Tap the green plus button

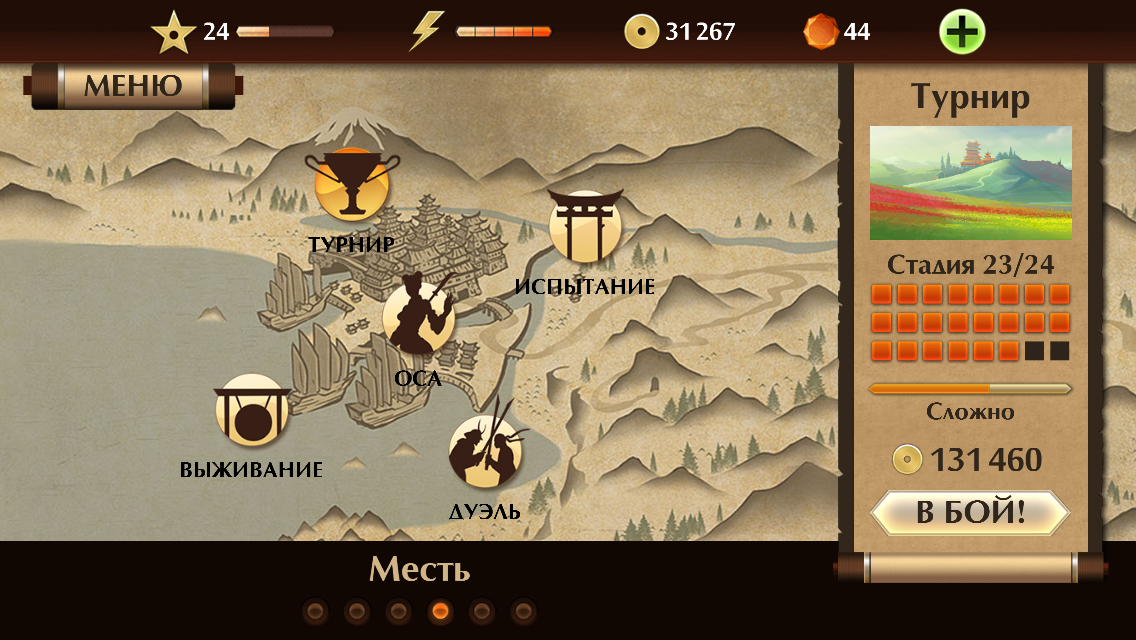tap(962, 32)
